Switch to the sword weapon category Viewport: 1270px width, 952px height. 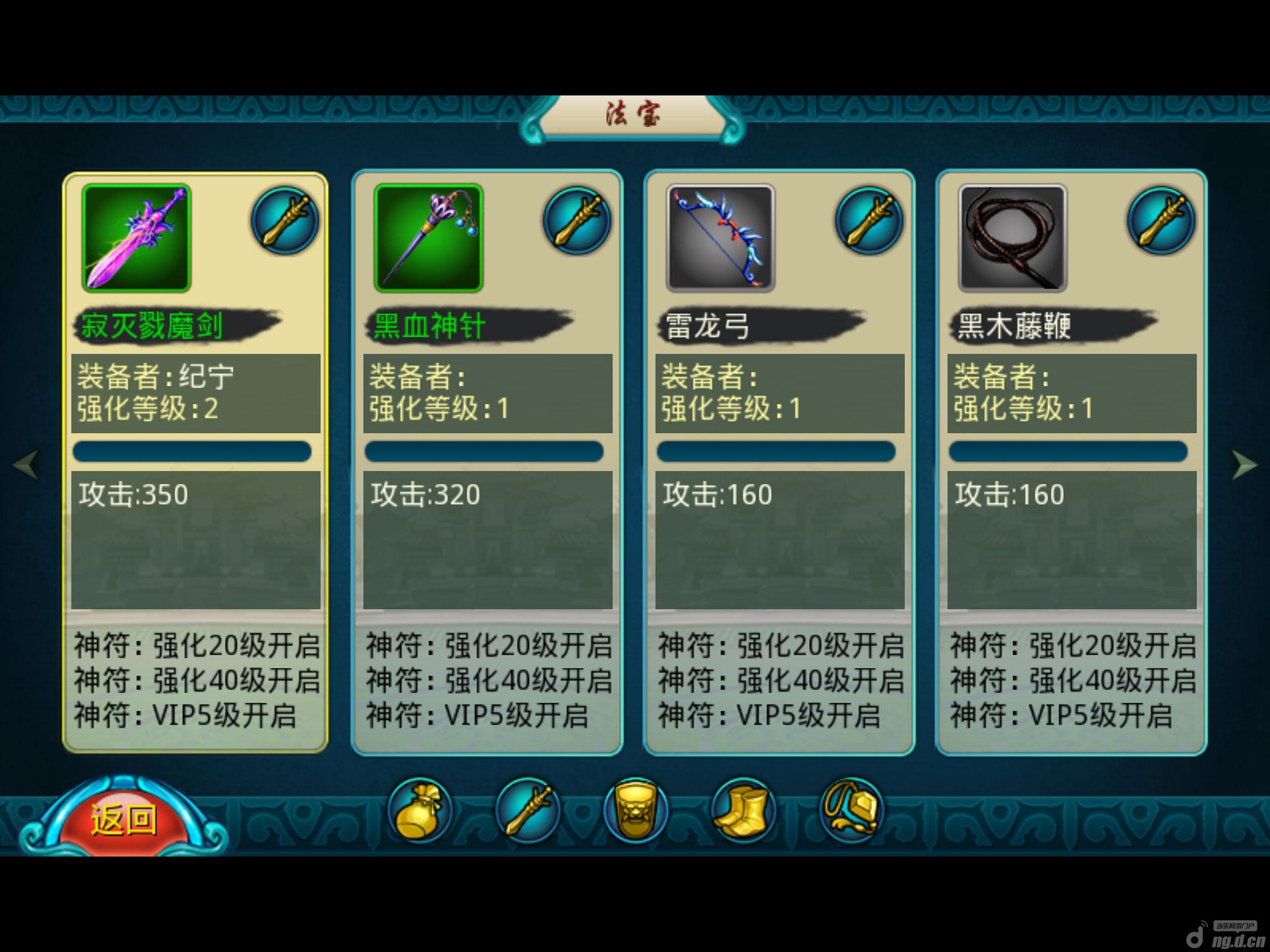pyautogui.click(x=528, y=811)
